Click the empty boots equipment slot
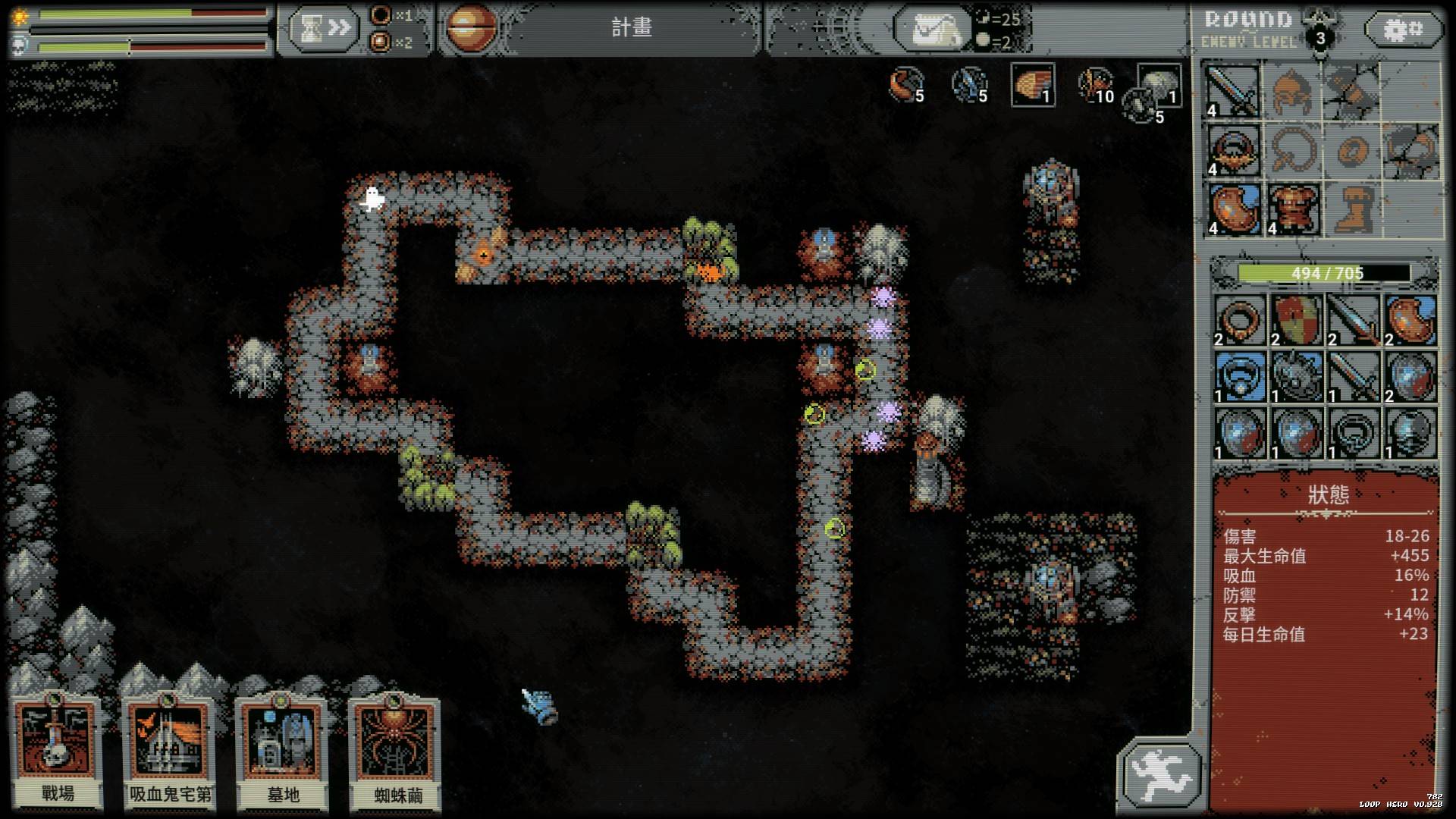1456x819 pixels. pos(1352,208)
